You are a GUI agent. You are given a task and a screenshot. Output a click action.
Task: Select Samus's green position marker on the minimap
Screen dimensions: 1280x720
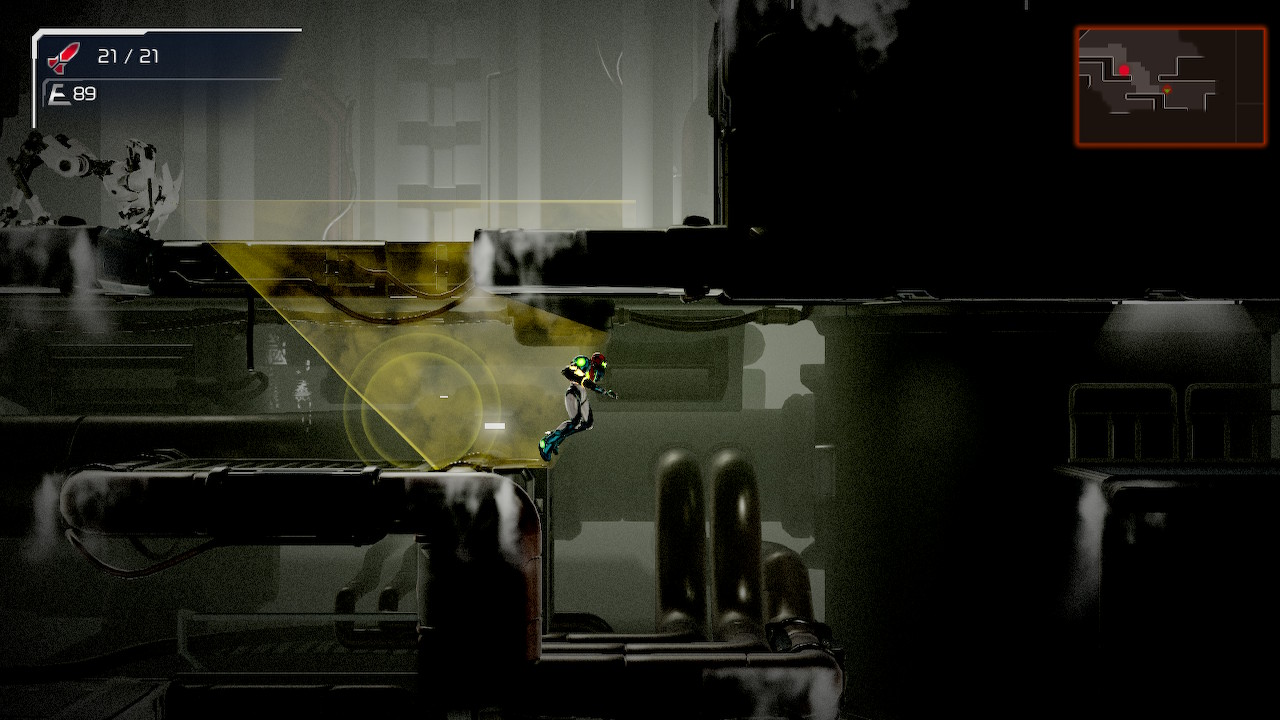coord(1167,90)
